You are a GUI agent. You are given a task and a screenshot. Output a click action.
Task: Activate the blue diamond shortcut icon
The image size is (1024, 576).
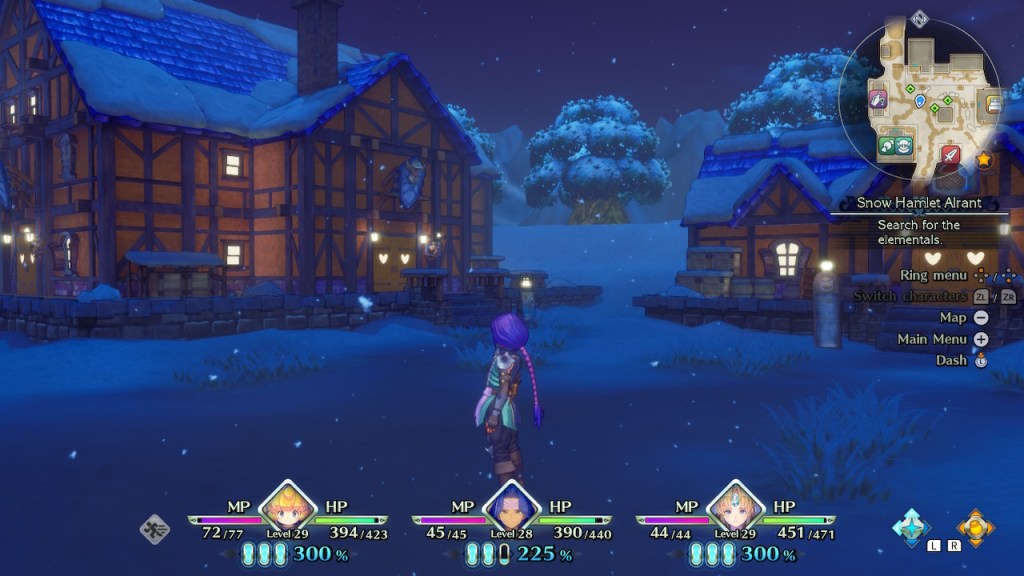912,526
